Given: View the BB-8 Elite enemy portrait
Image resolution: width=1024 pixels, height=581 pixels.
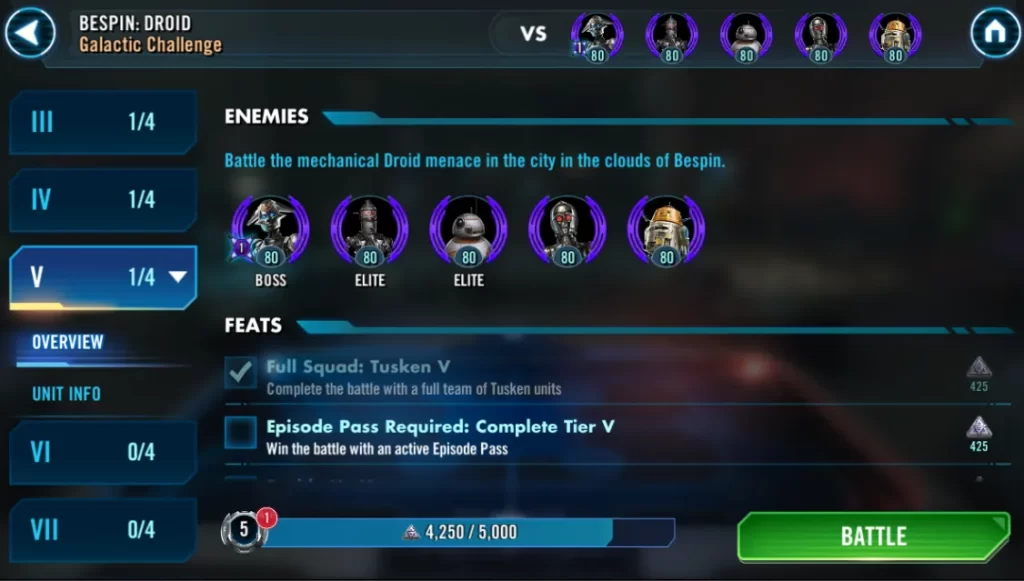Looking at the screenshot, I should (x=468, y=231).
